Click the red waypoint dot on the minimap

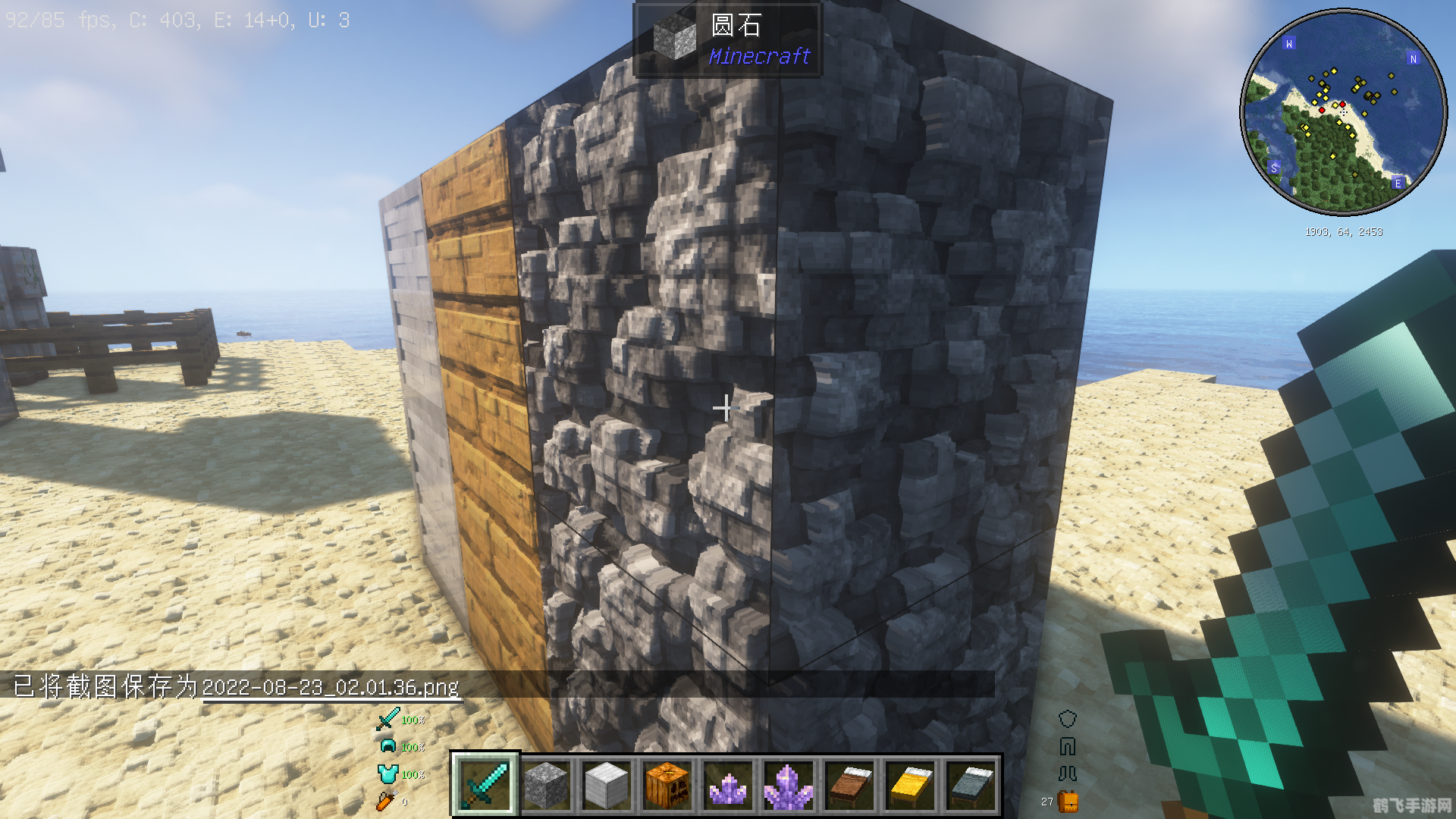[x=1343, y=105]
